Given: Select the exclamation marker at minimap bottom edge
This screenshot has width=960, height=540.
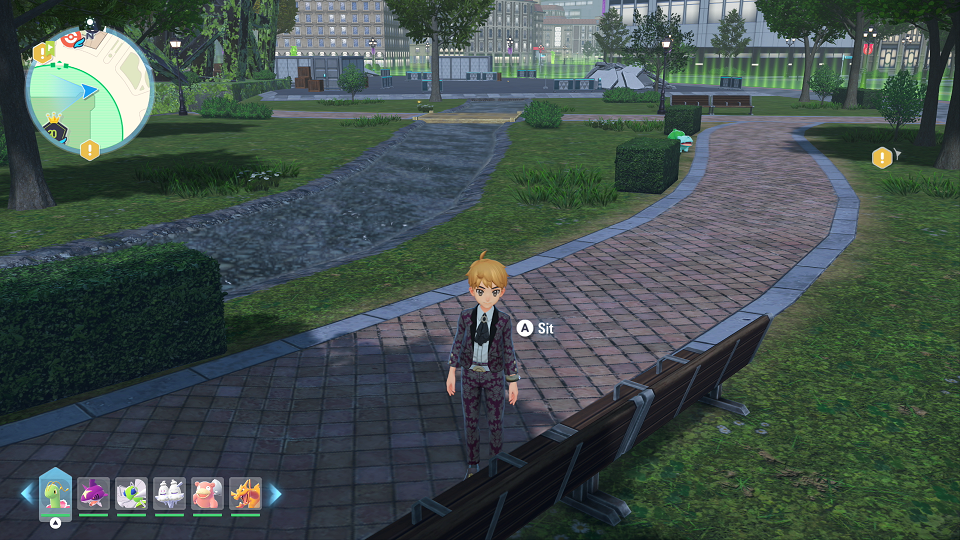Looking at the screenshot, I should coord(90,150).
